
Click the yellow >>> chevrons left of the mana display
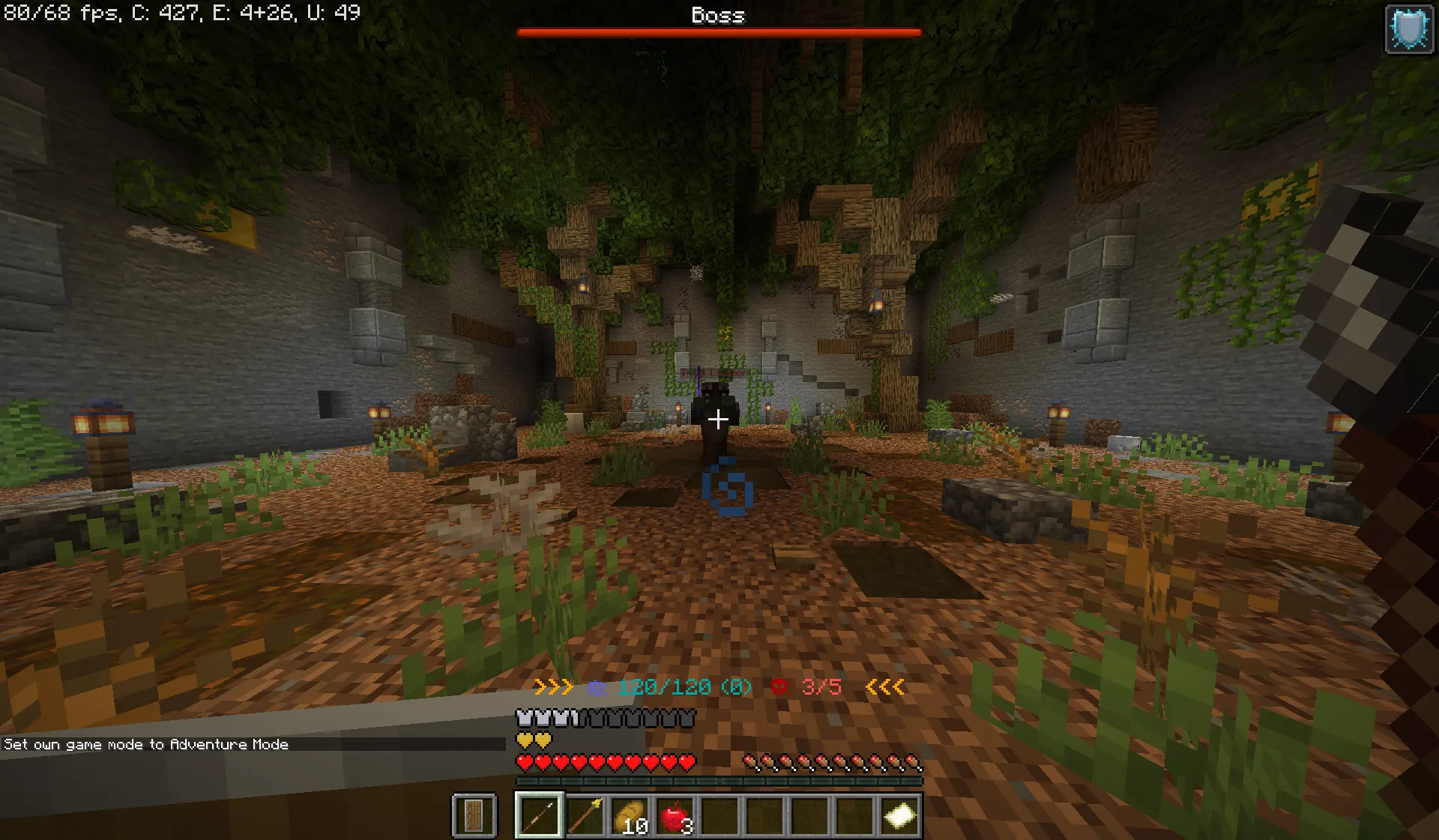(x=552, y=686)
